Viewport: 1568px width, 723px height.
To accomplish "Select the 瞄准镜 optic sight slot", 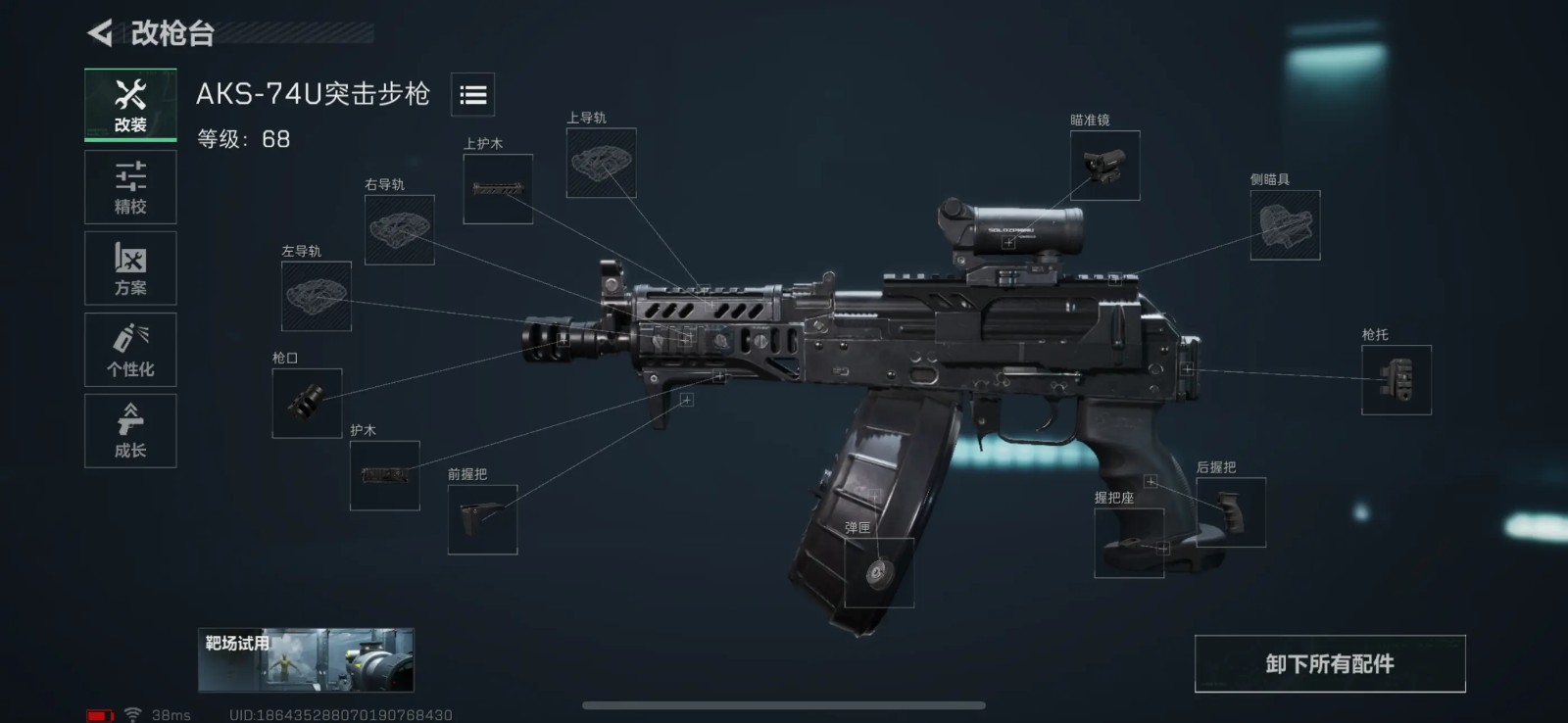I will (1104, 166).
